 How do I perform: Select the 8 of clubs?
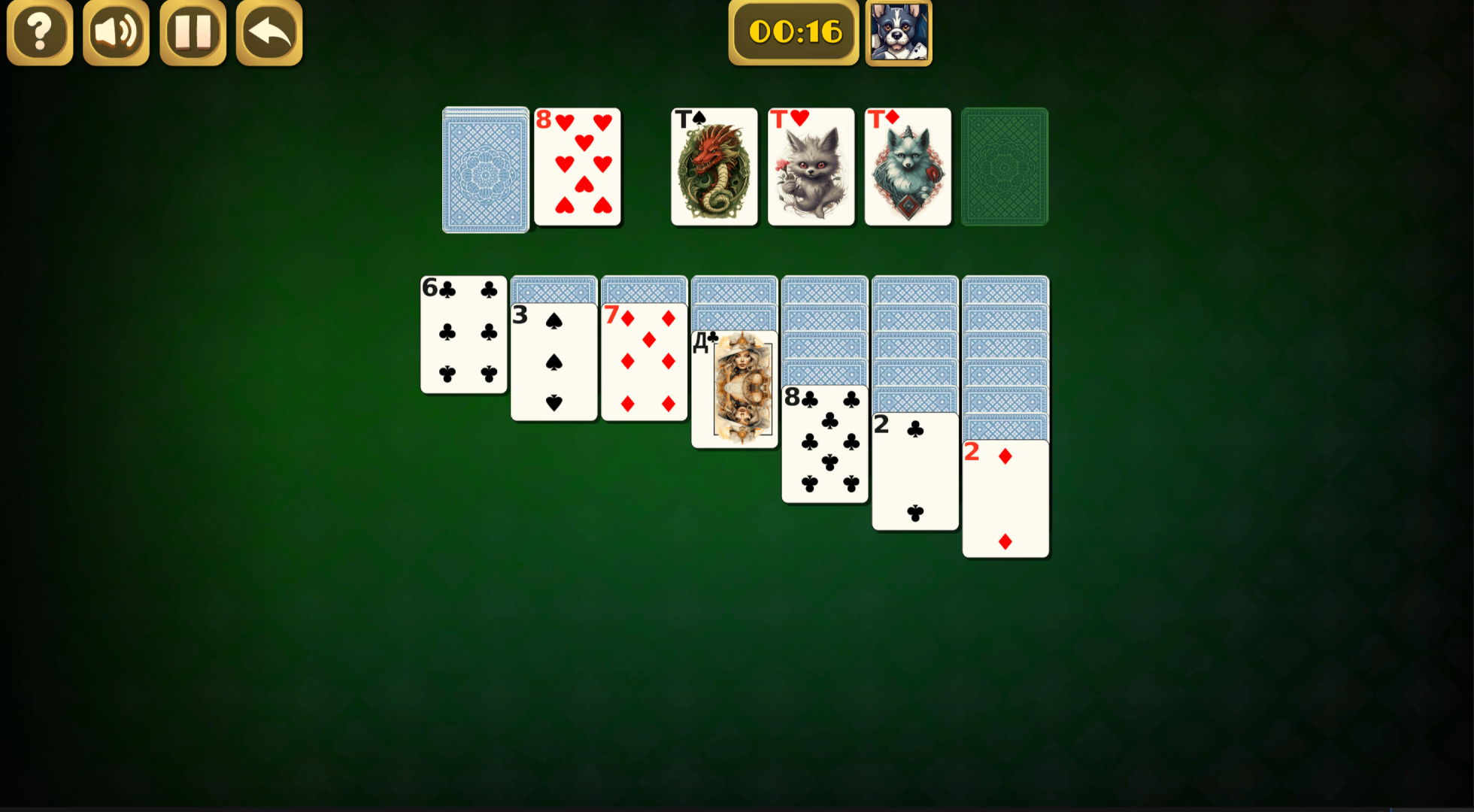pyautogui.click(x=824, y=444)
